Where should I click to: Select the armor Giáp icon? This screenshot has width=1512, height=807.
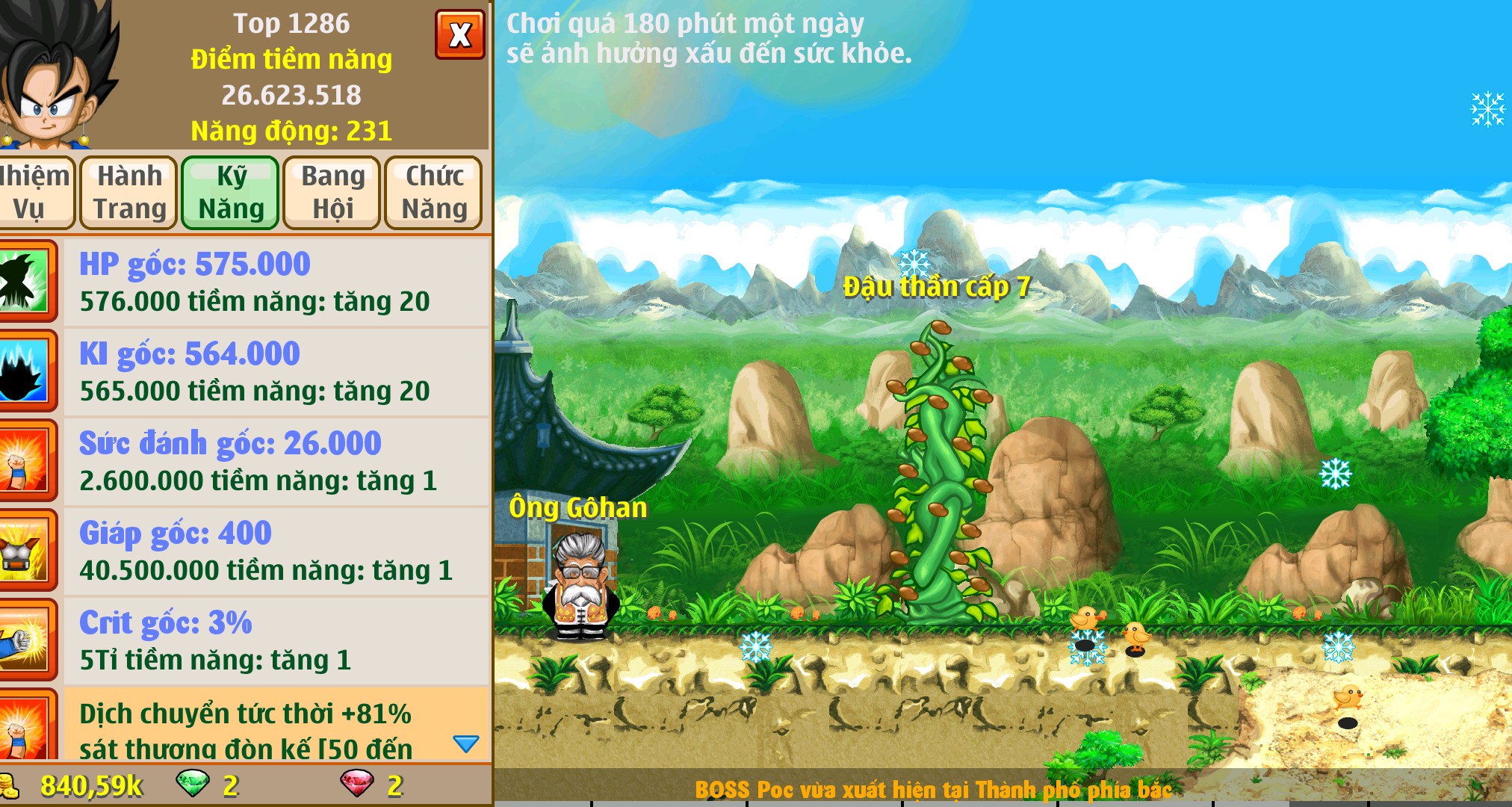pos(25,551)
